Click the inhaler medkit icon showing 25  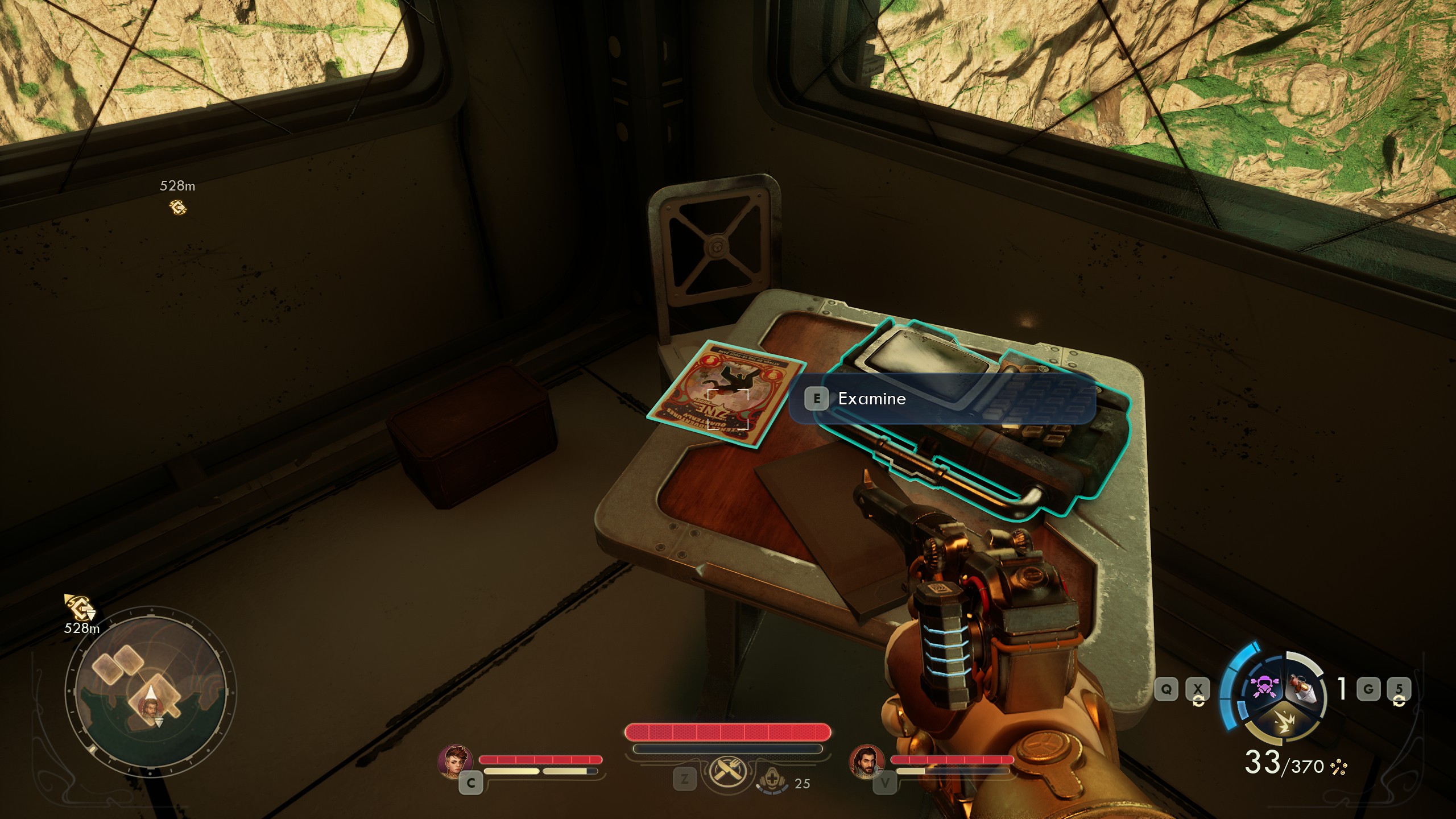pos(772,778)
